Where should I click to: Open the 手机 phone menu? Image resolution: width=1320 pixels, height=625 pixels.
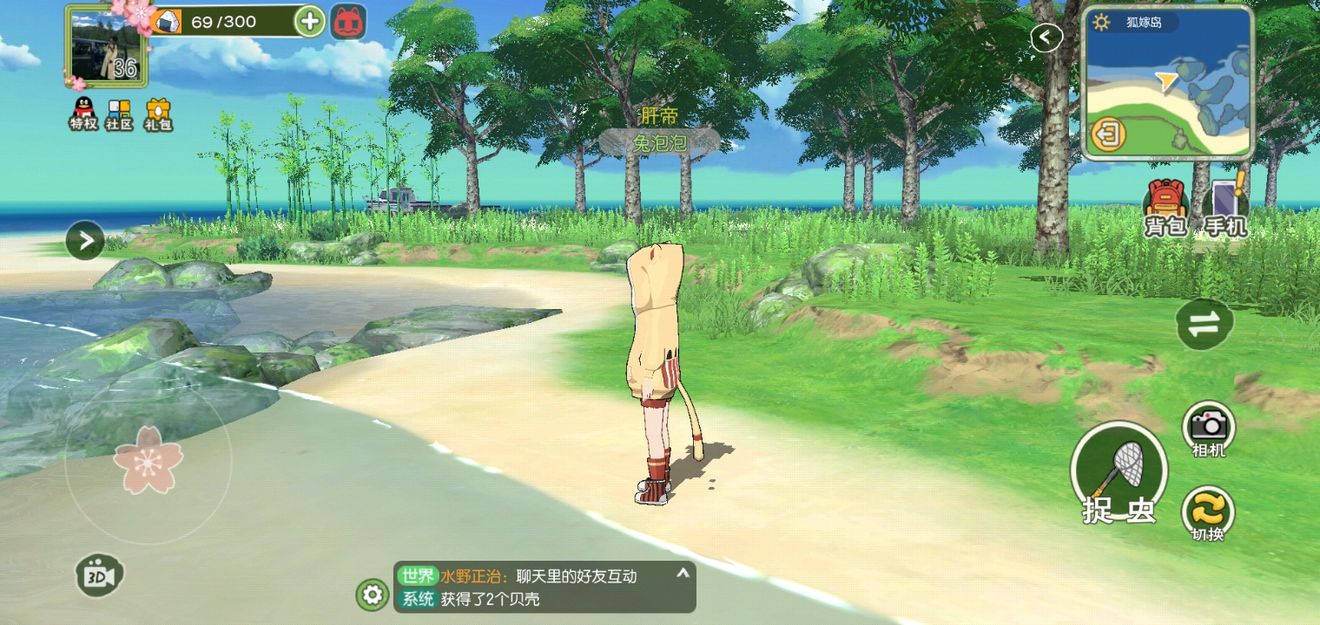pyautogui.click(x=1226, y=208)
